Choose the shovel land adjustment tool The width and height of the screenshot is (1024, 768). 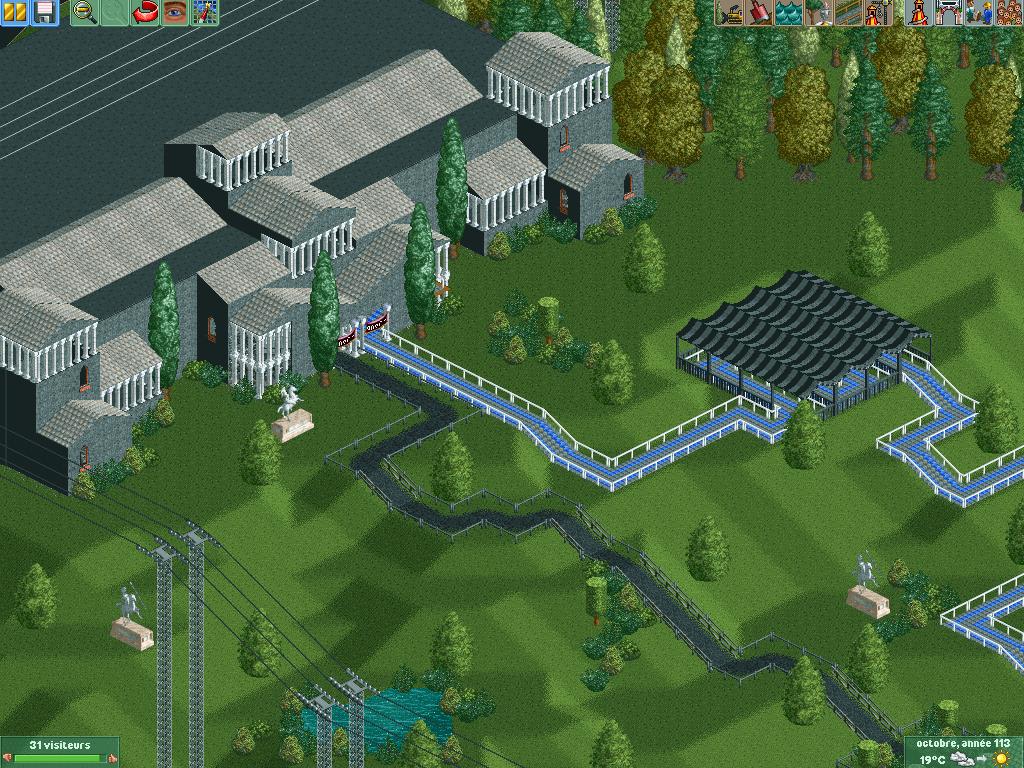click(x=759, y=13)
